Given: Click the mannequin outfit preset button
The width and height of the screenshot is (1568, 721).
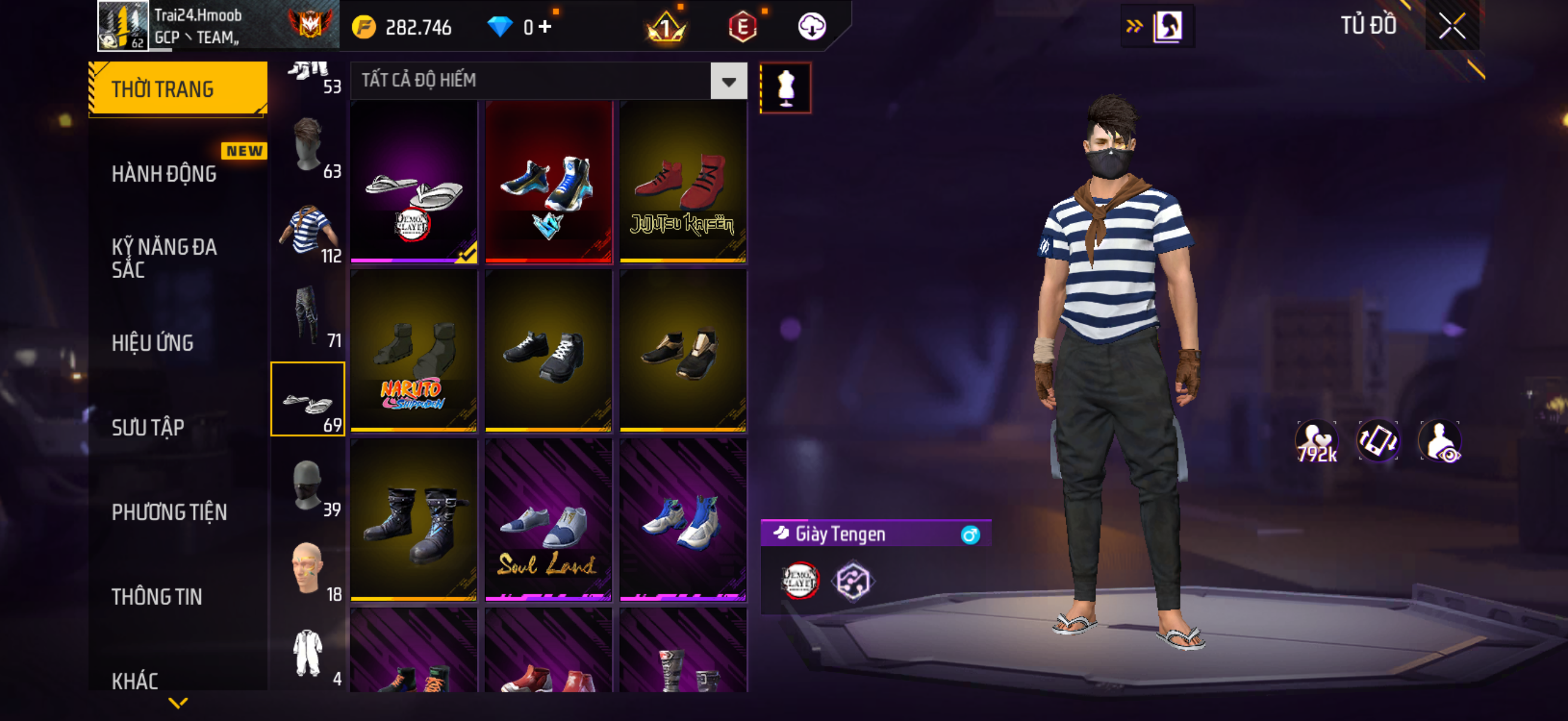Looking at the screenshot, I should tap(785, 88).
